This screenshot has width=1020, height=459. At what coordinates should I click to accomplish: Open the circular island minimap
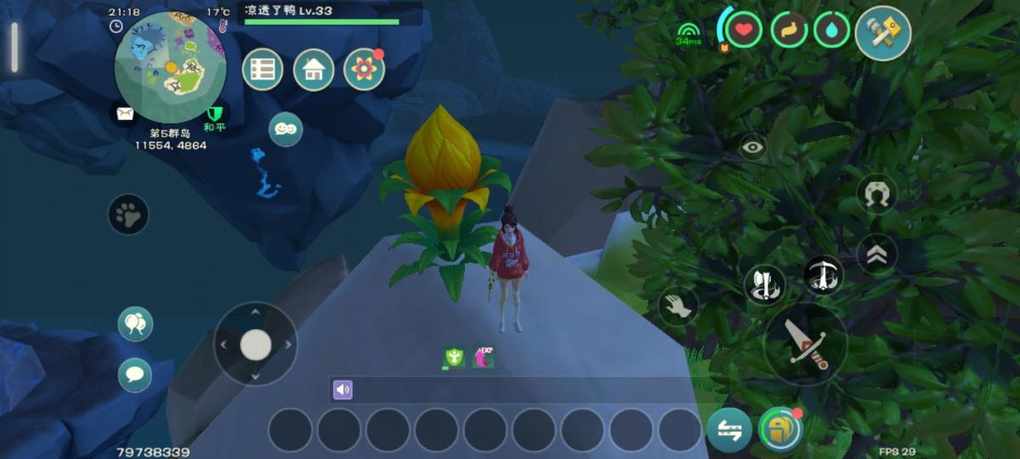pyautogui.click(x=170, y=68)
